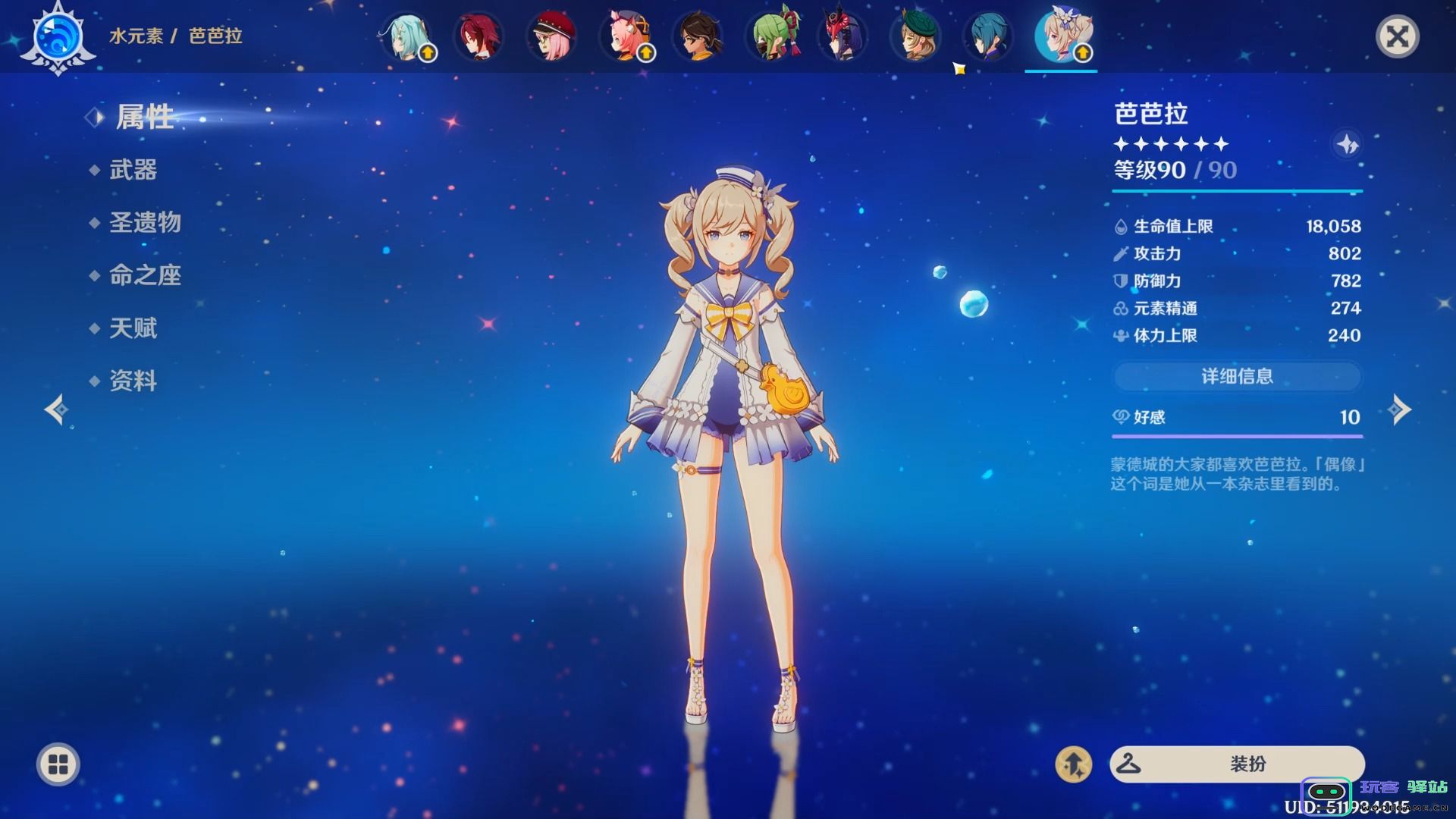Viewport: 1456px width, 819px height.
Task: Open the four-square grid menu button
Action: click(x=58, y=764)
